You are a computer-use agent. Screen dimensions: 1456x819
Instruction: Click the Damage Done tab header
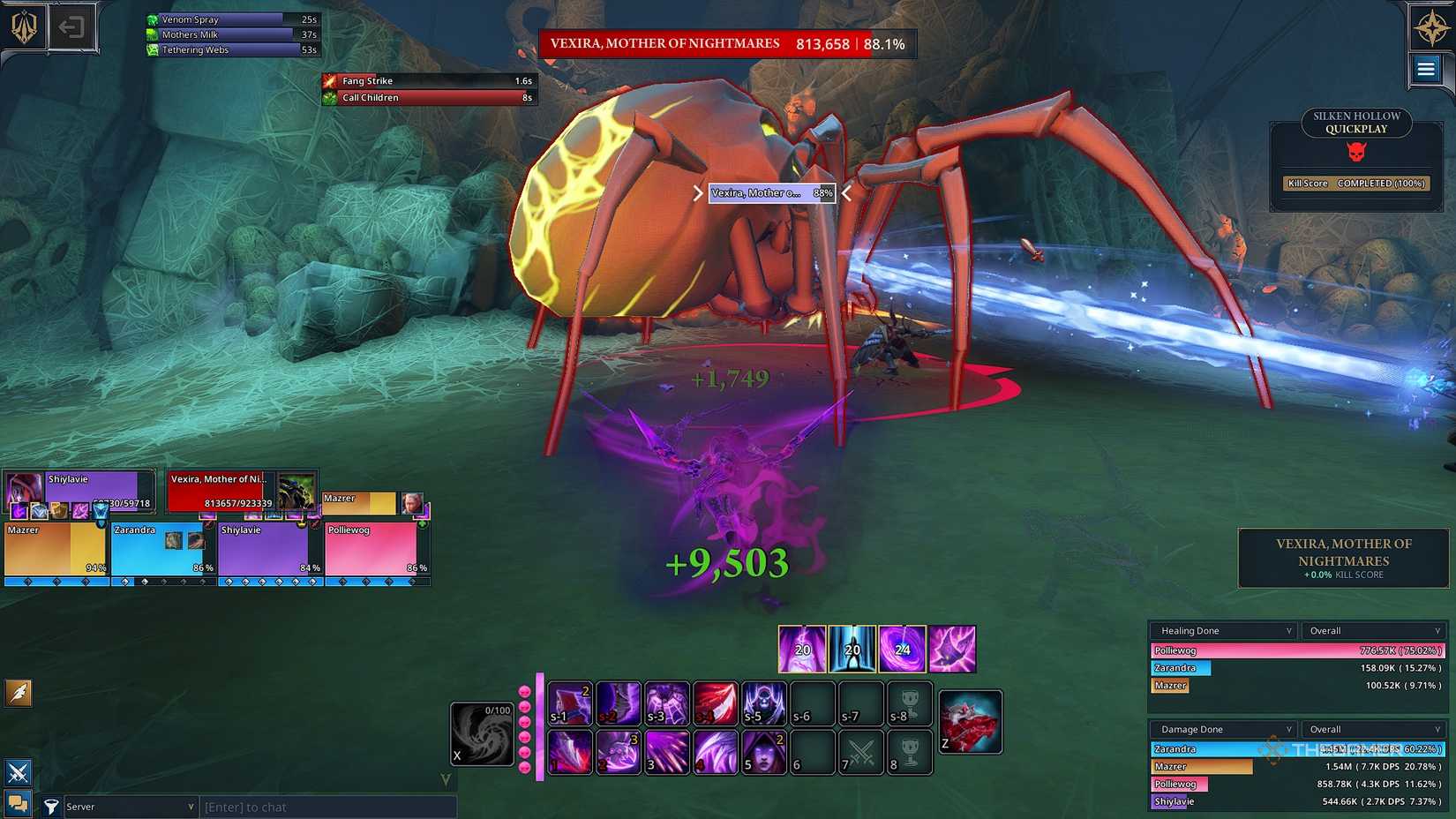click(1222, 729)
